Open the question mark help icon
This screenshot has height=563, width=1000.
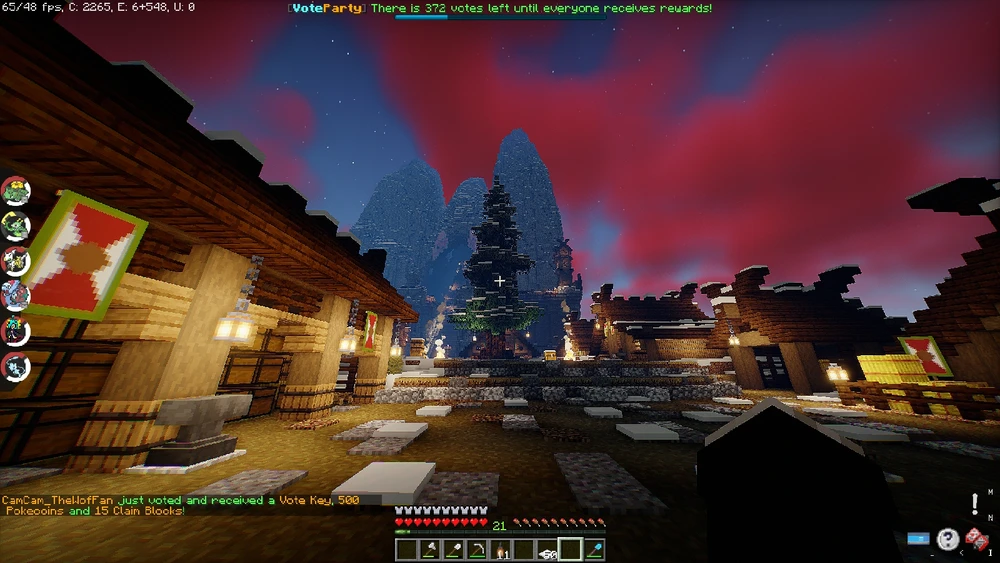click(x=947, y=539)
